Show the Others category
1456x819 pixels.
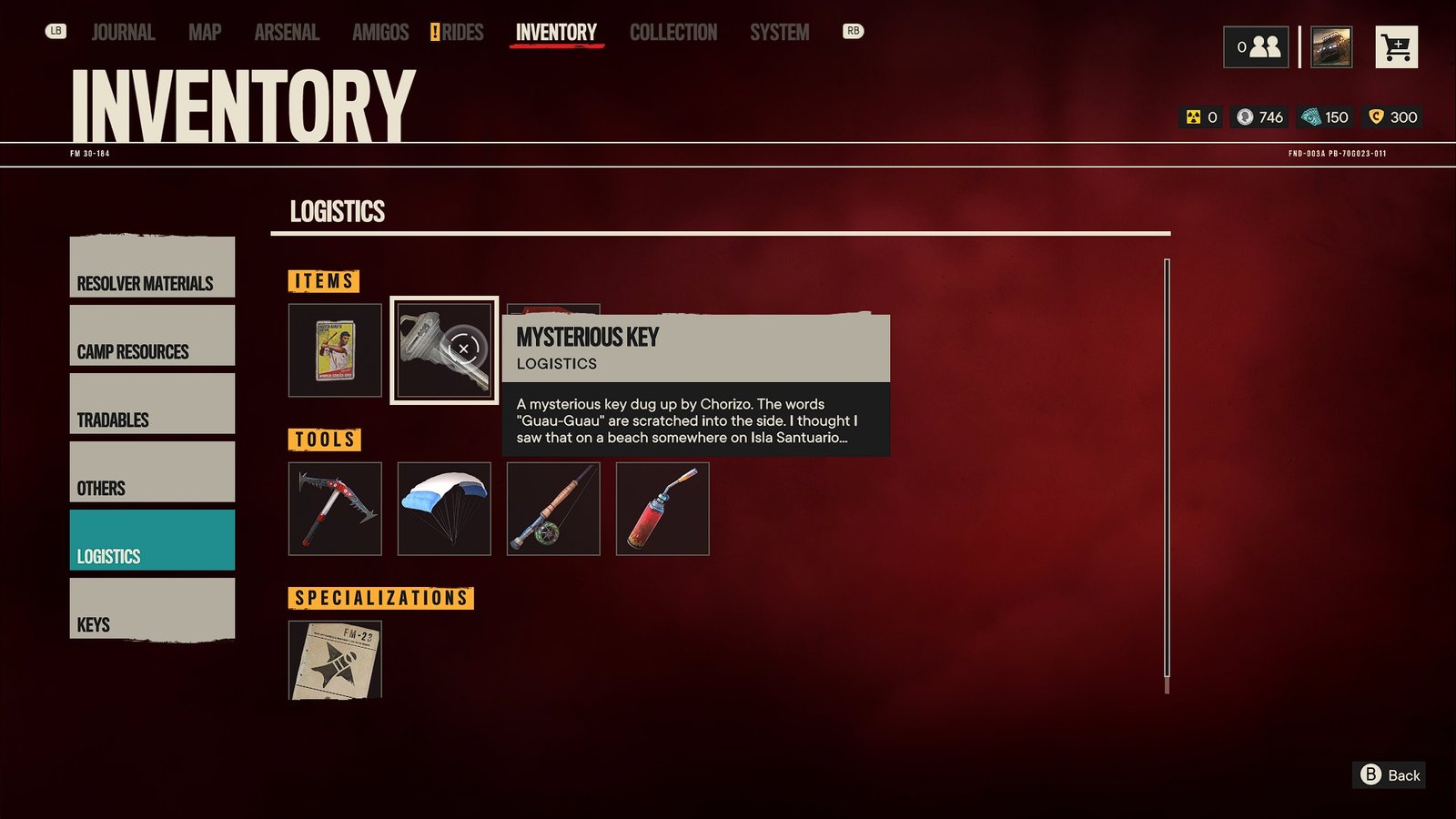152,472
